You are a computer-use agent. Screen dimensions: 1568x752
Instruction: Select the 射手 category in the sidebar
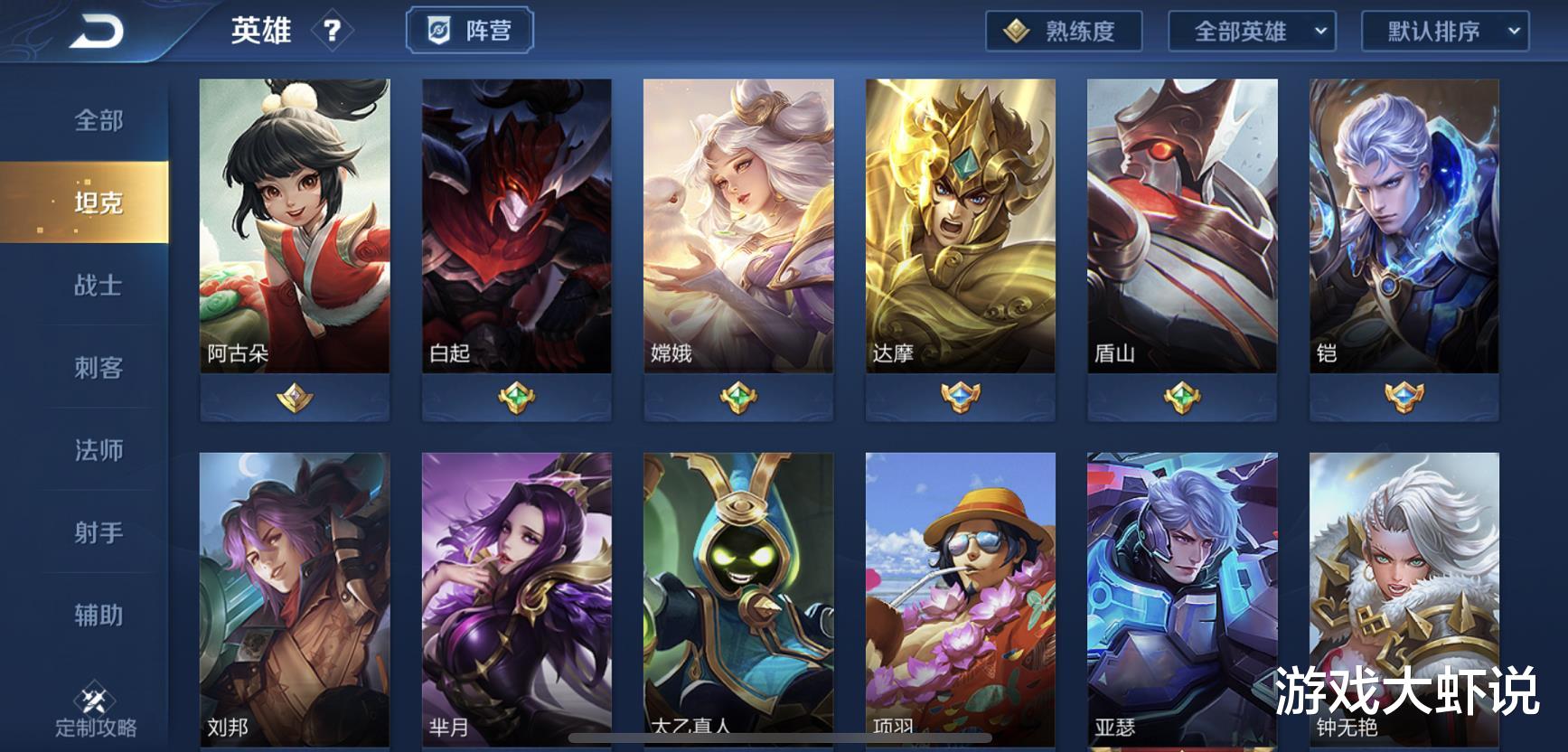click(98, 532)
